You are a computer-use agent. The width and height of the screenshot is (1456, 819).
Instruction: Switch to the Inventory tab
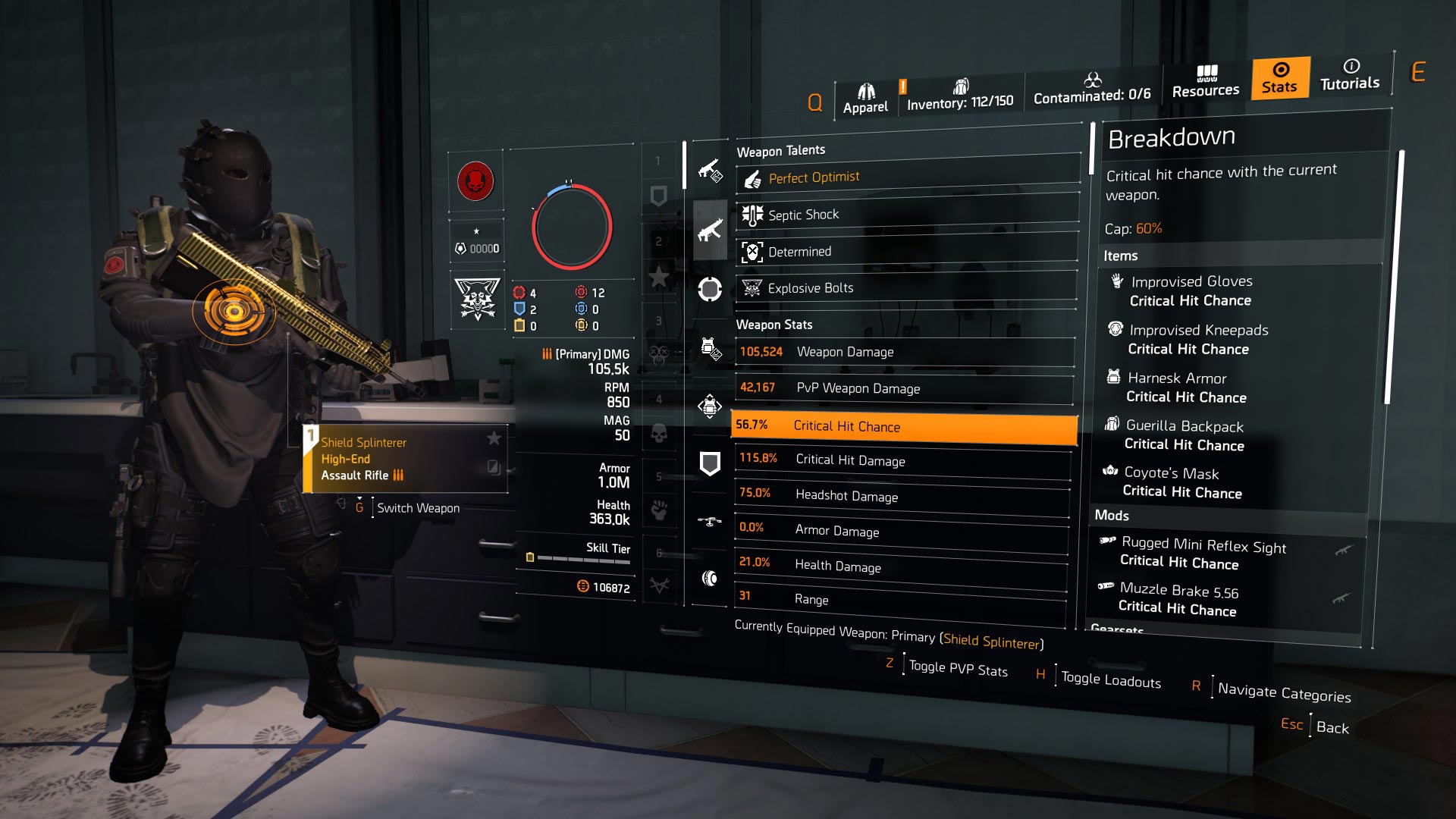(960, 96)
